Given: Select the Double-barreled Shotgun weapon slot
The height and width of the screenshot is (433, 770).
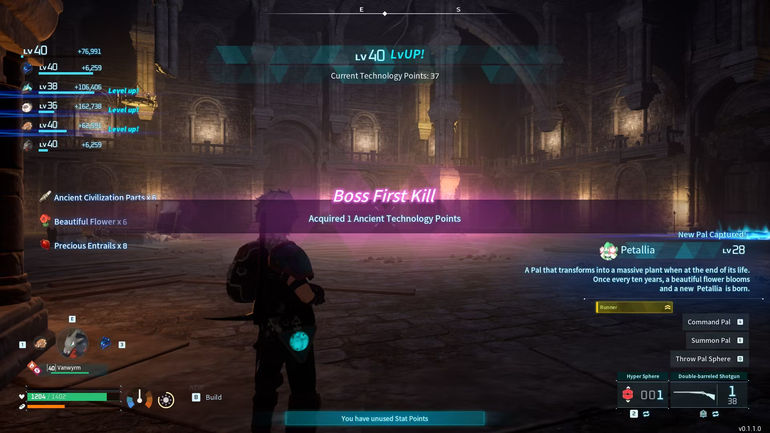Looking at the screenshot, I should (707, 394).
